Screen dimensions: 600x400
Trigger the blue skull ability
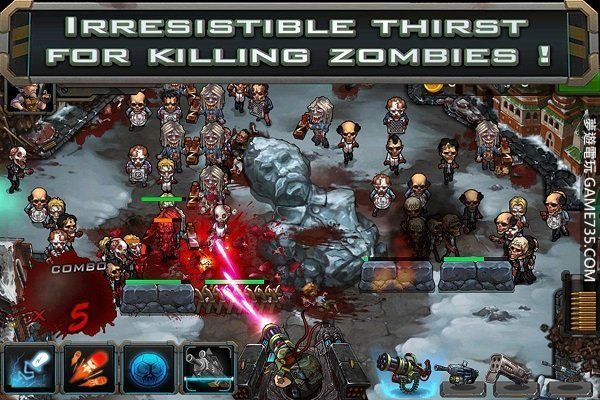[148, 368]
